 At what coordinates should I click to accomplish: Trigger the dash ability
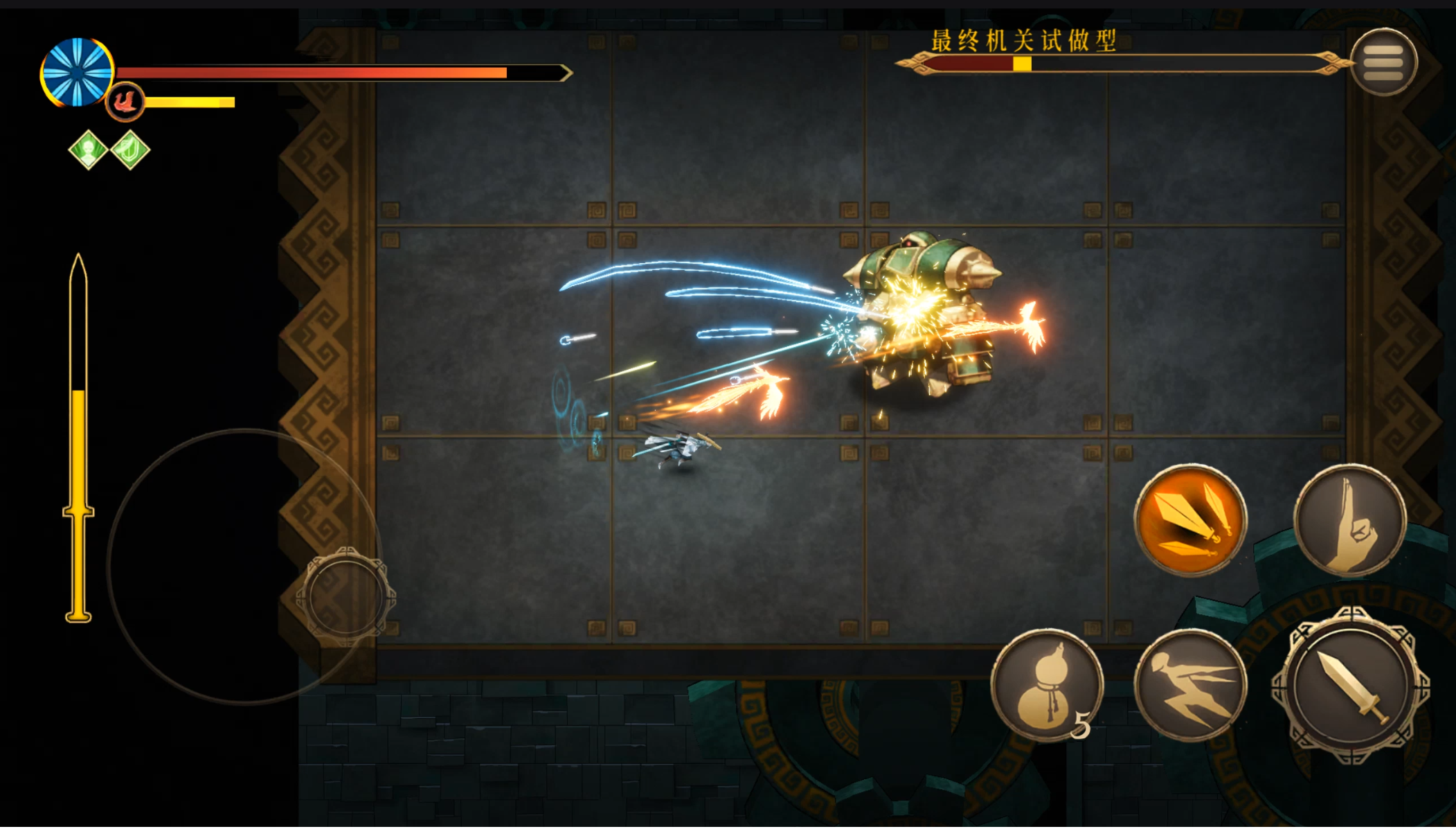(x=1190, y=684)
